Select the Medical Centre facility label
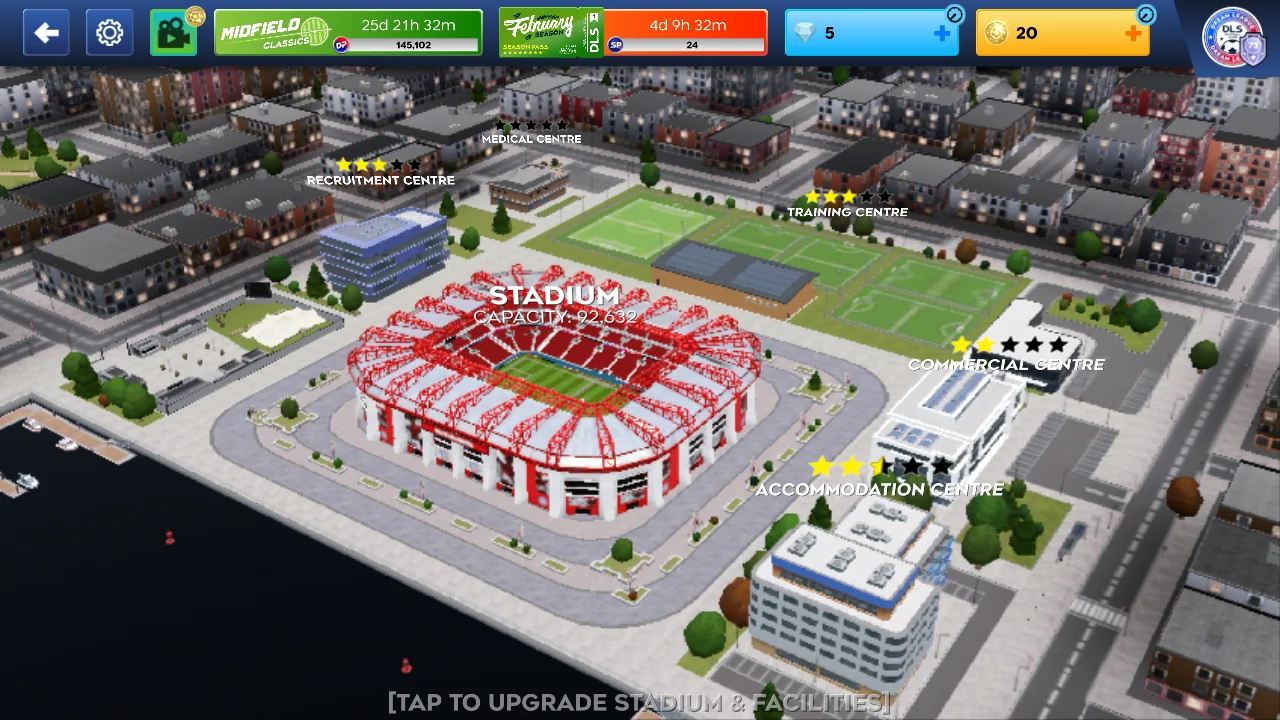 [x=531, y=139]
